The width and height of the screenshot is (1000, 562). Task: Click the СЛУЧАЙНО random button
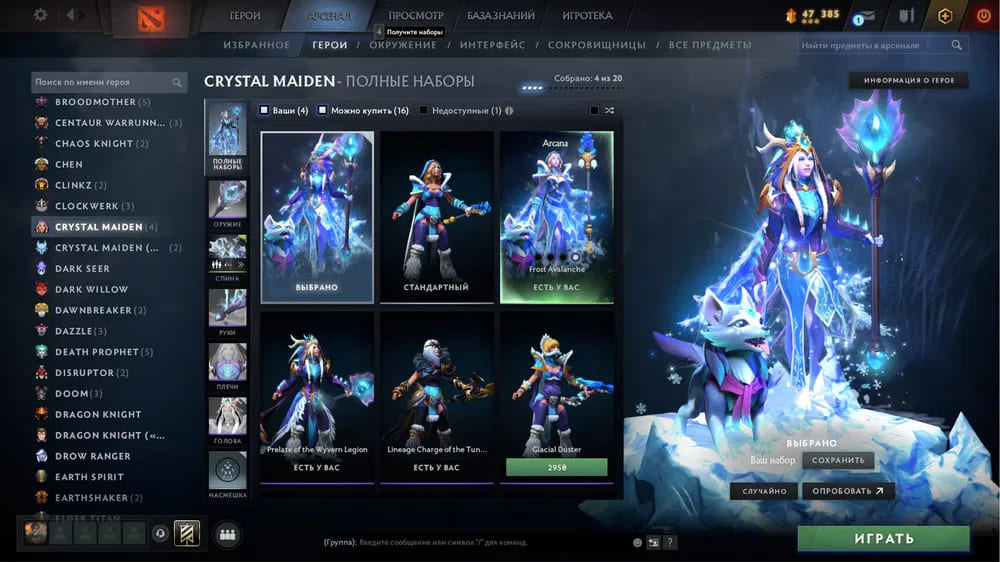point(764,491)
